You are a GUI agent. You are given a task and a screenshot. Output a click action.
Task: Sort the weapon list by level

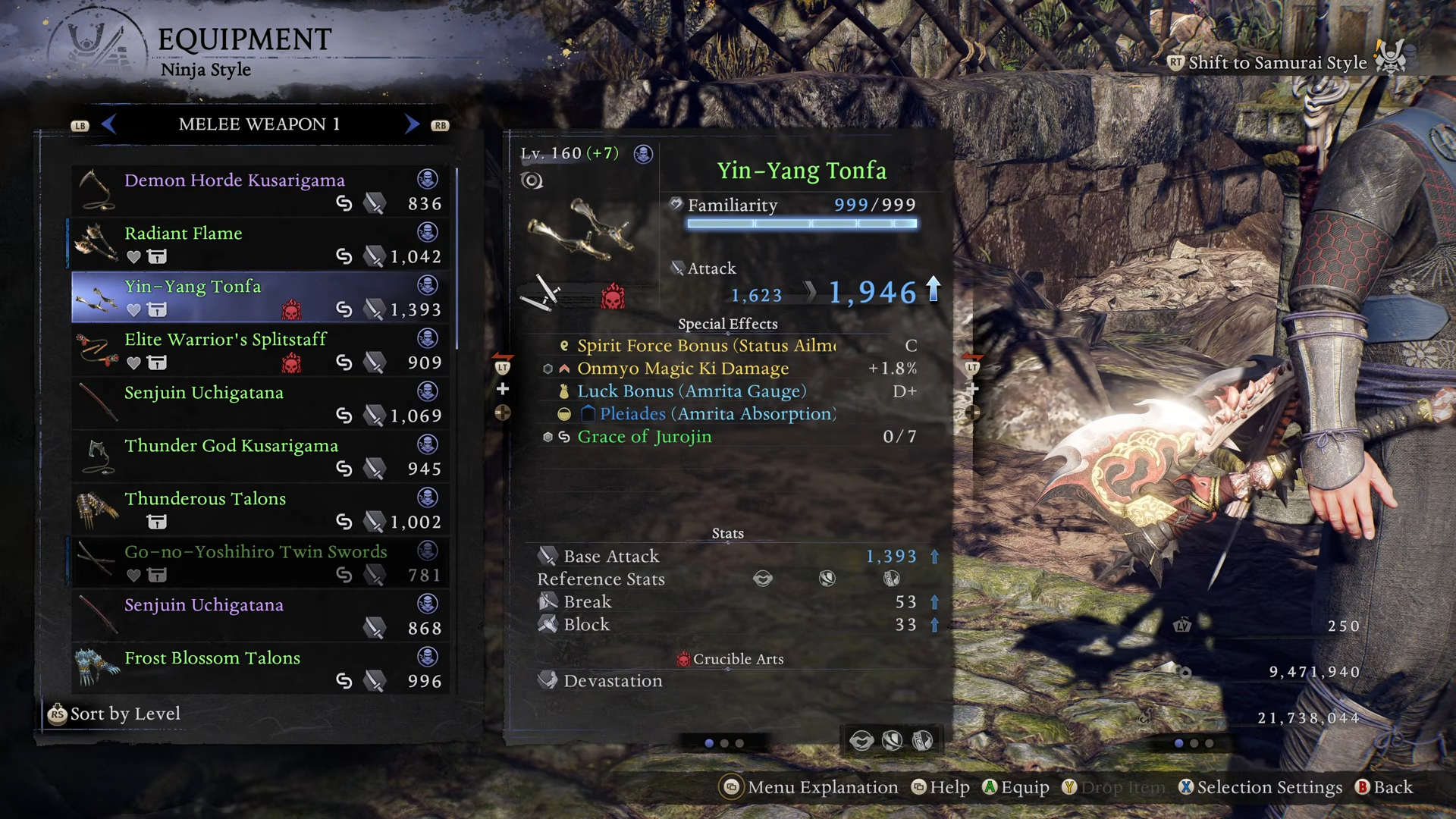point(115,714)
